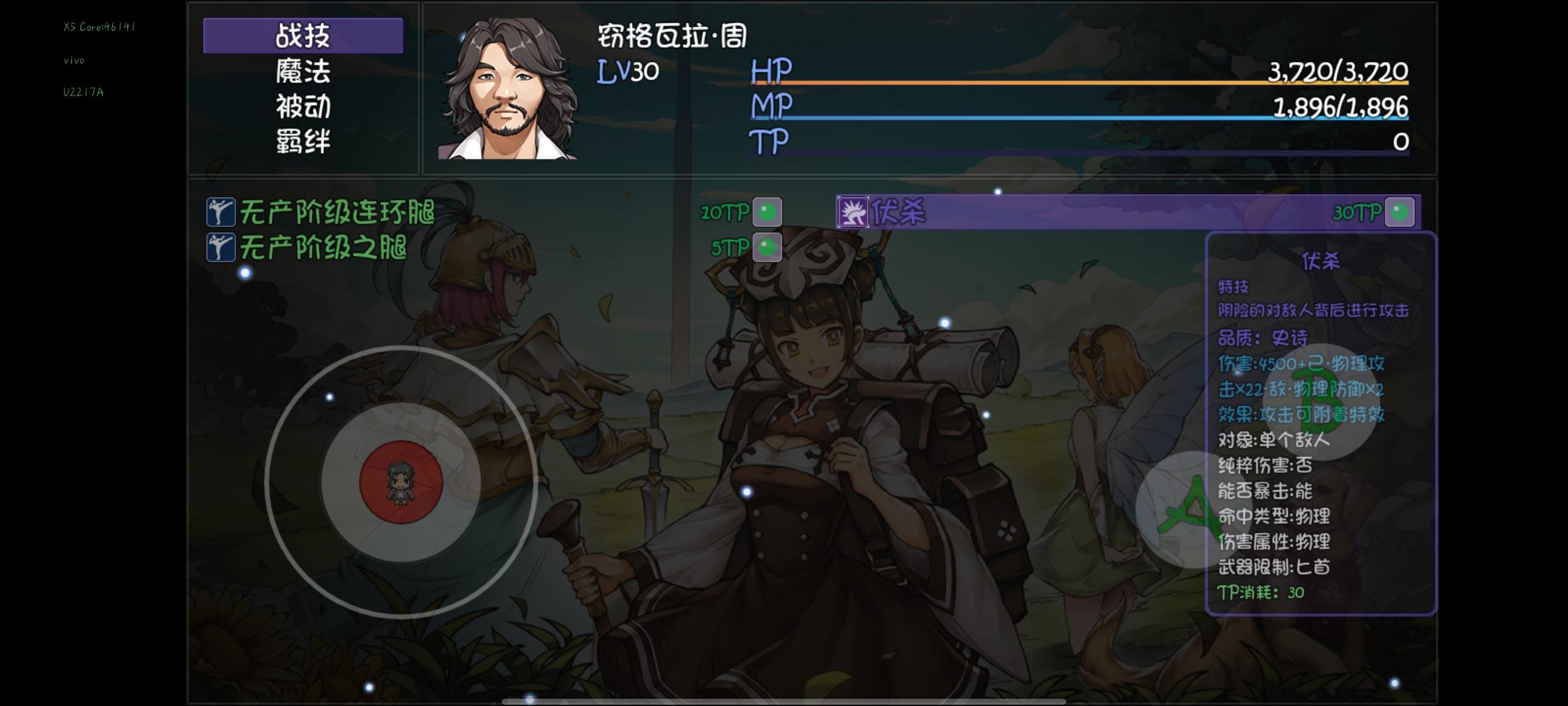Screen dimensions: 1568x706
Task: View the 羁绊 tab
Action: coord(302,142)
